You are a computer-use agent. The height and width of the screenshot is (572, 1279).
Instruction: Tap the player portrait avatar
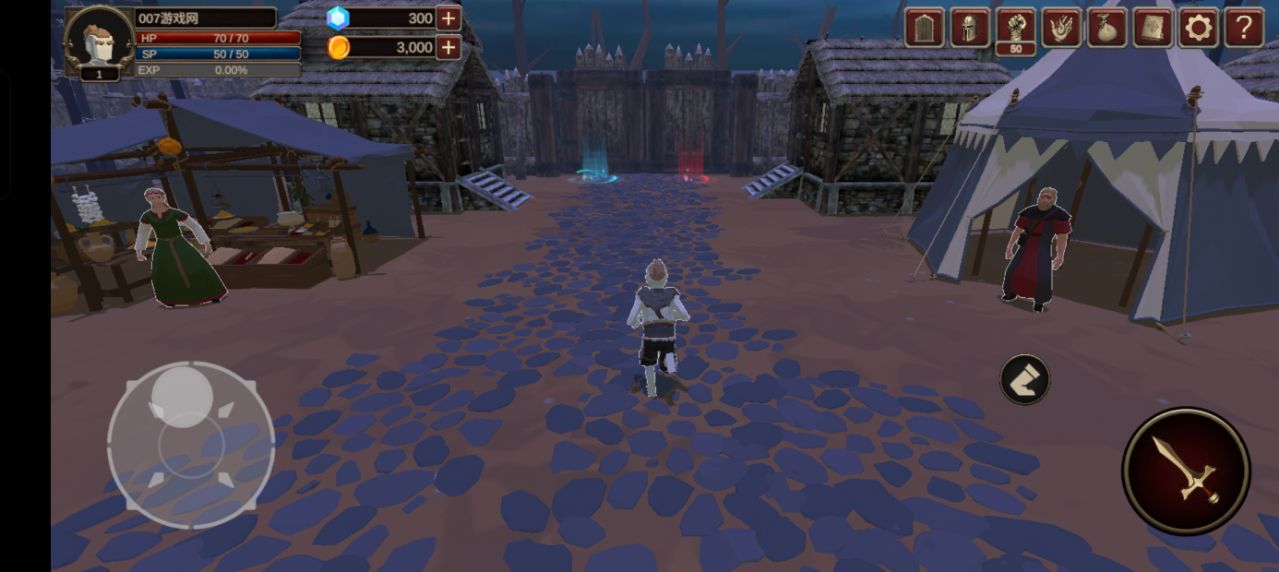pyautogui.click(x=98, y=40)
